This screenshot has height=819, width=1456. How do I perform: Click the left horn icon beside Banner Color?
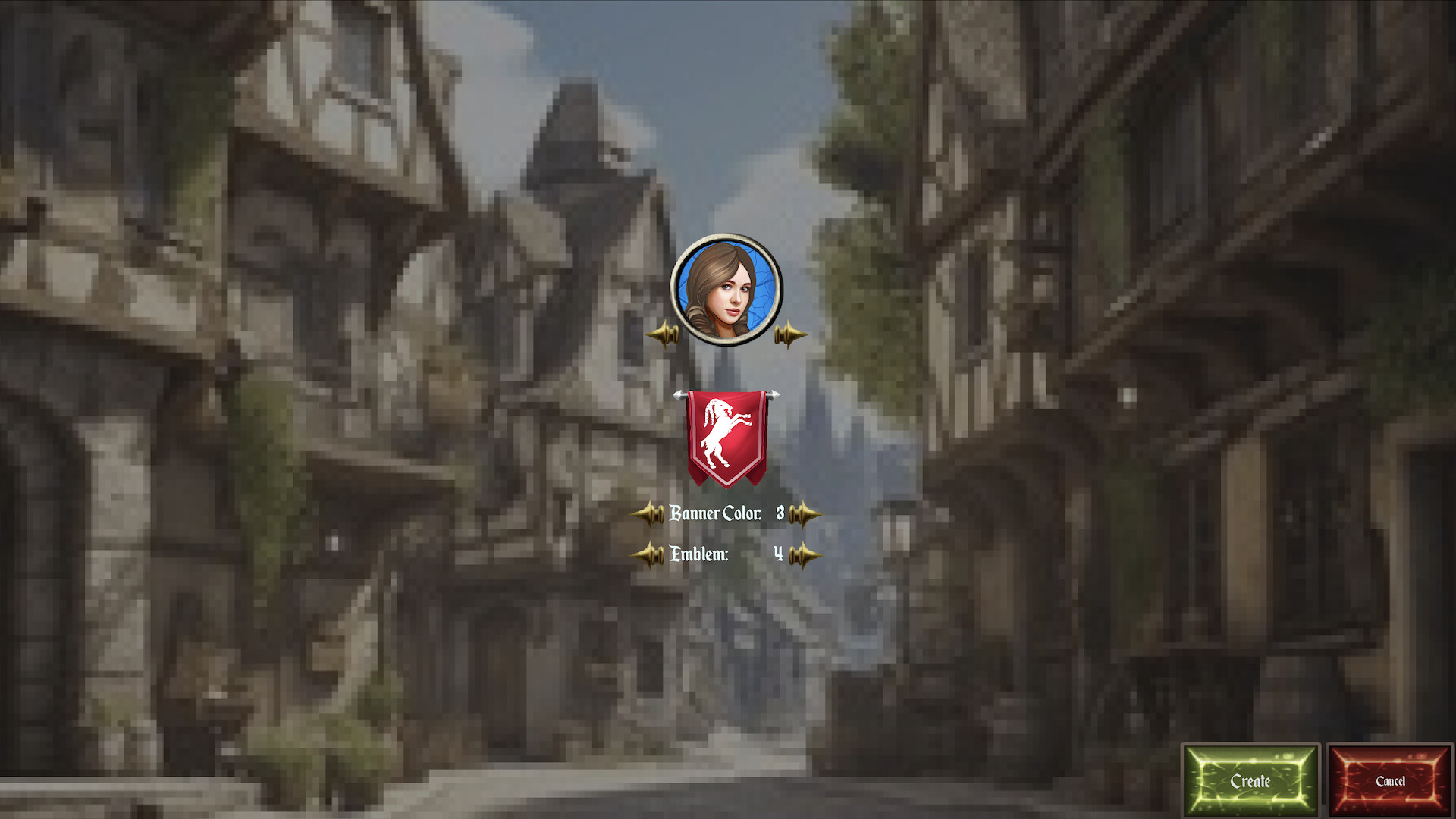click(x=648, y=514)
